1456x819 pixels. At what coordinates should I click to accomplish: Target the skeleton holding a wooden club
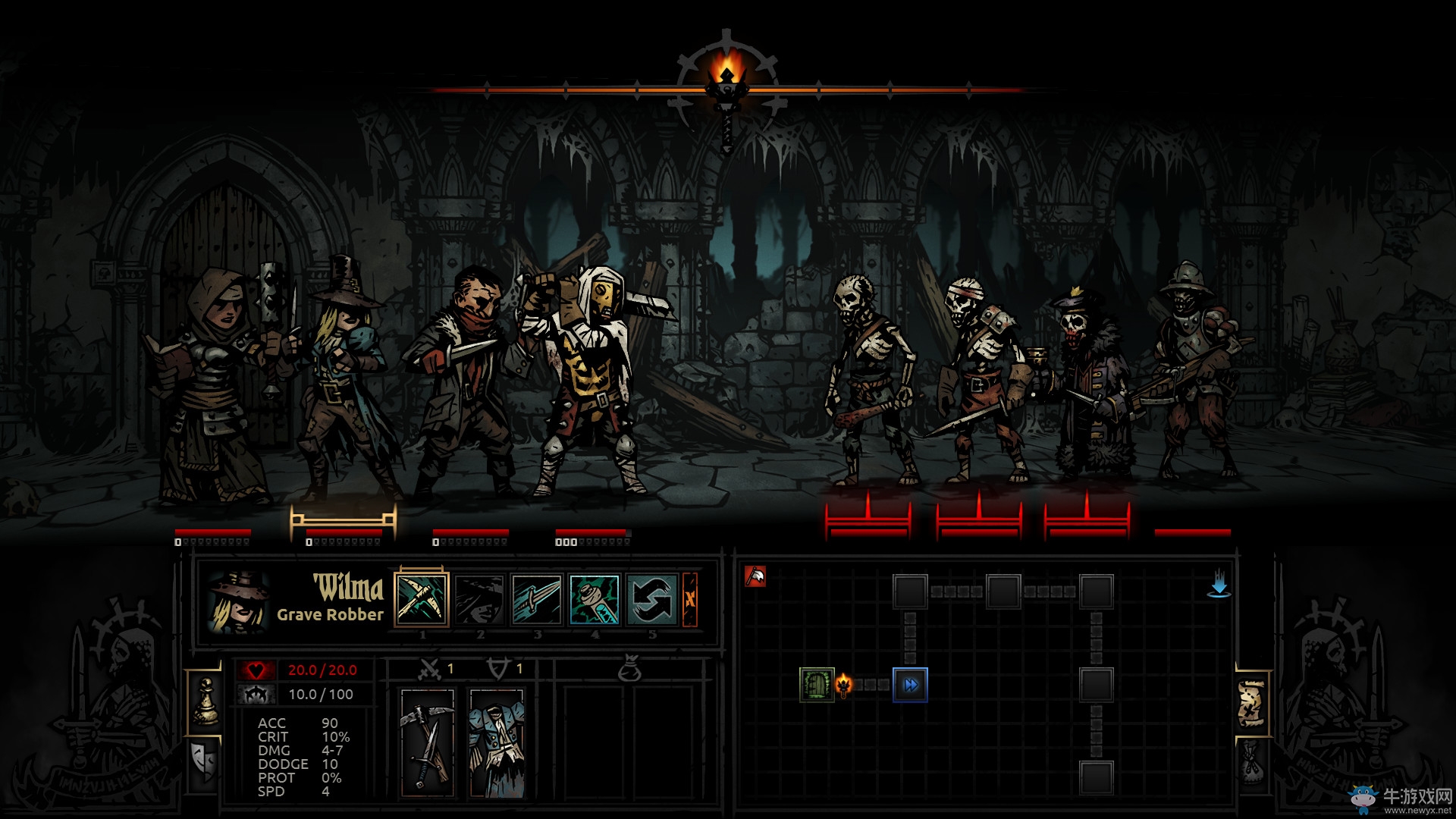pyautogui.click(x=867, y=379)
